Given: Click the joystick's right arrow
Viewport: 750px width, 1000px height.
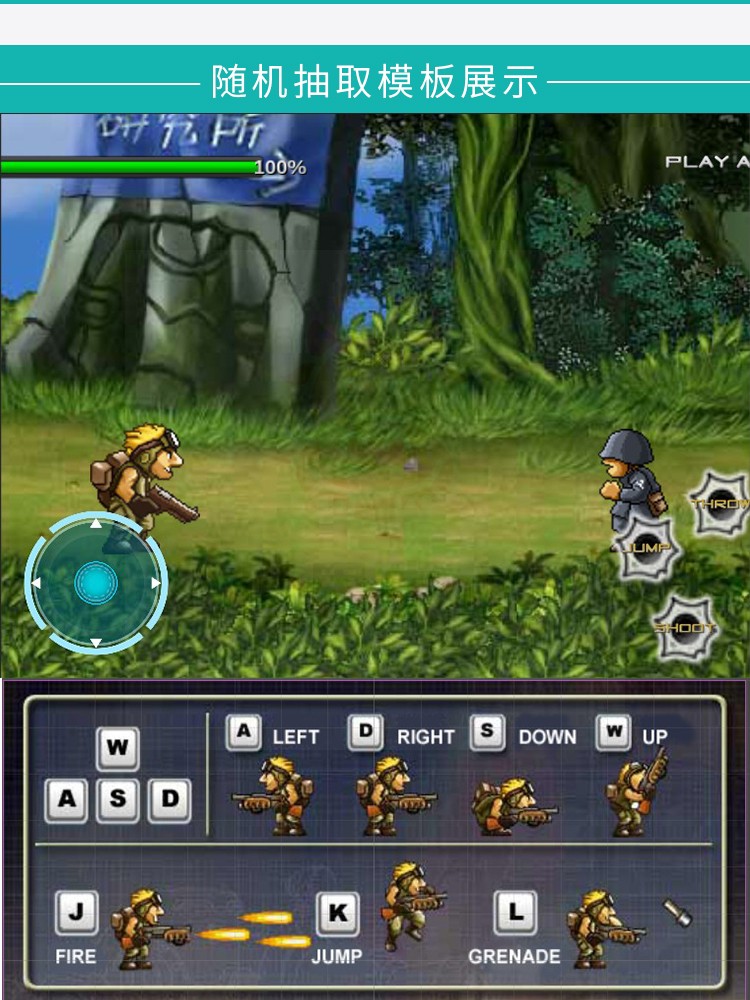Looking at the screenshot, I should click(156, 583).
